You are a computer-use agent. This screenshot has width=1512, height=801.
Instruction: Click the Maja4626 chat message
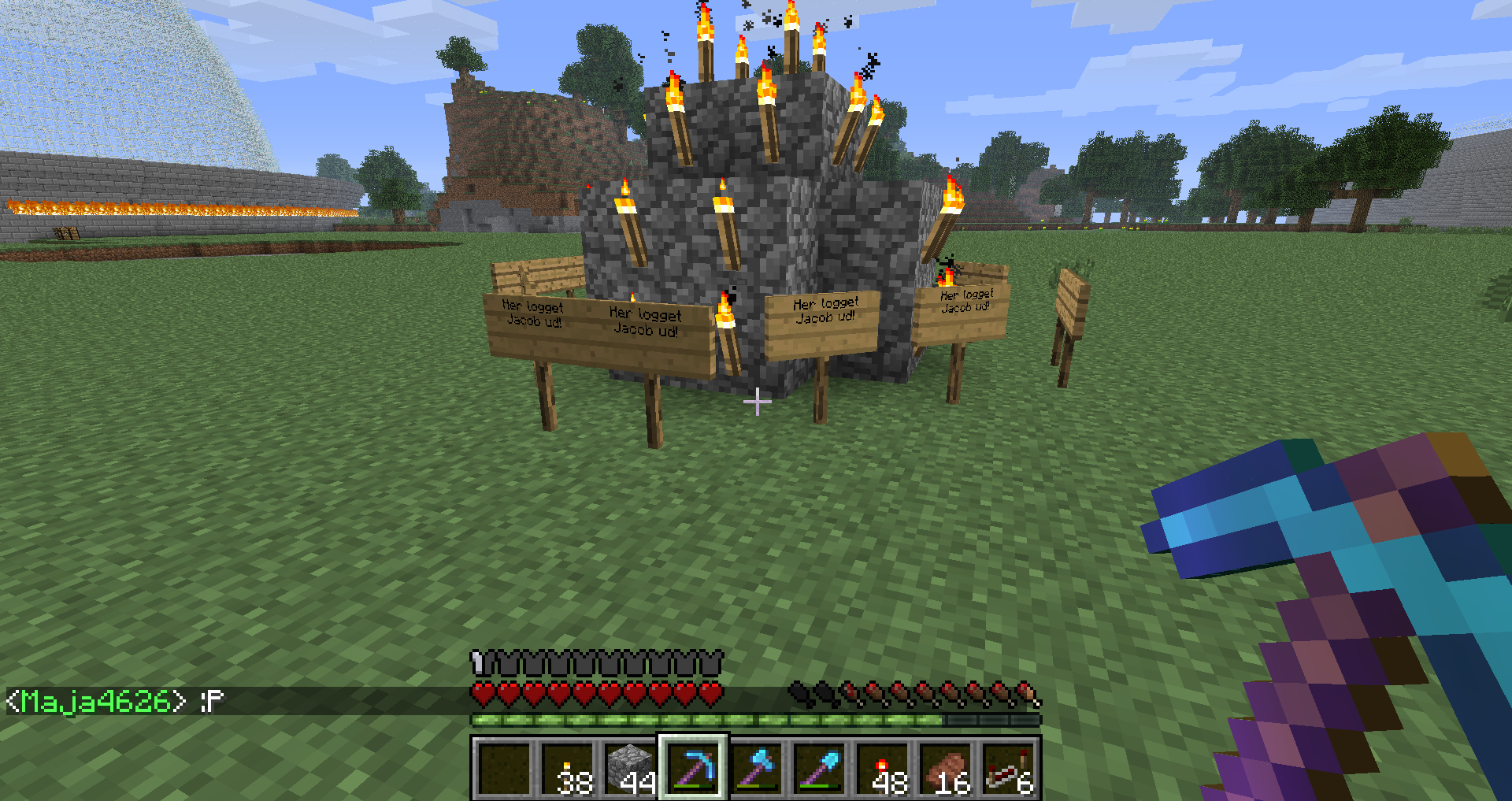[115, 701]
